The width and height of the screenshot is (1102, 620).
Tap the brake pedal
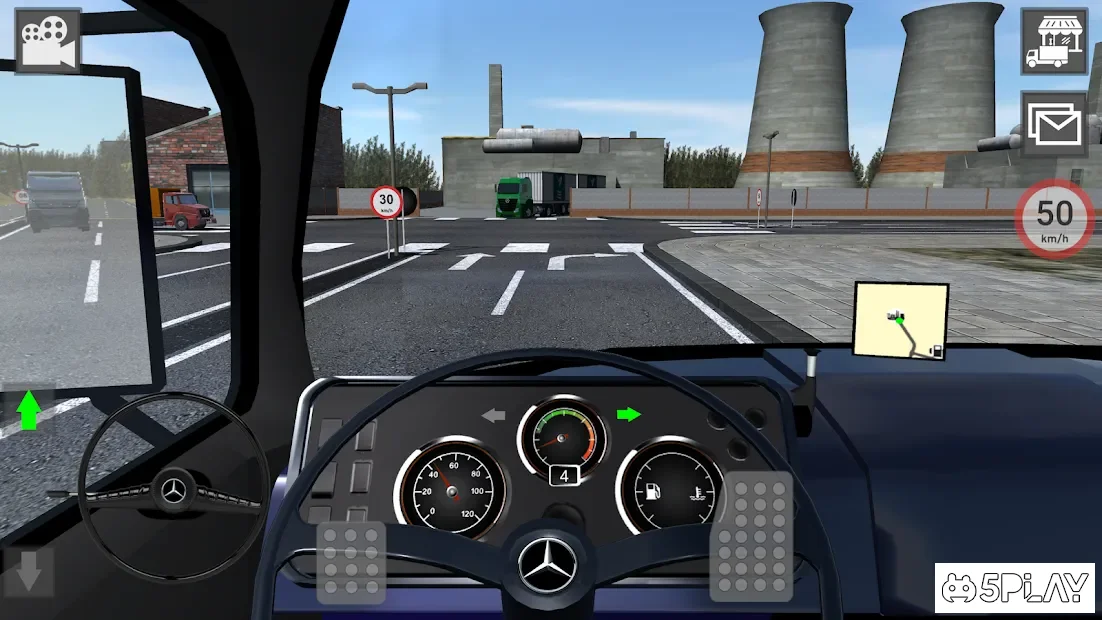(350, 562)
